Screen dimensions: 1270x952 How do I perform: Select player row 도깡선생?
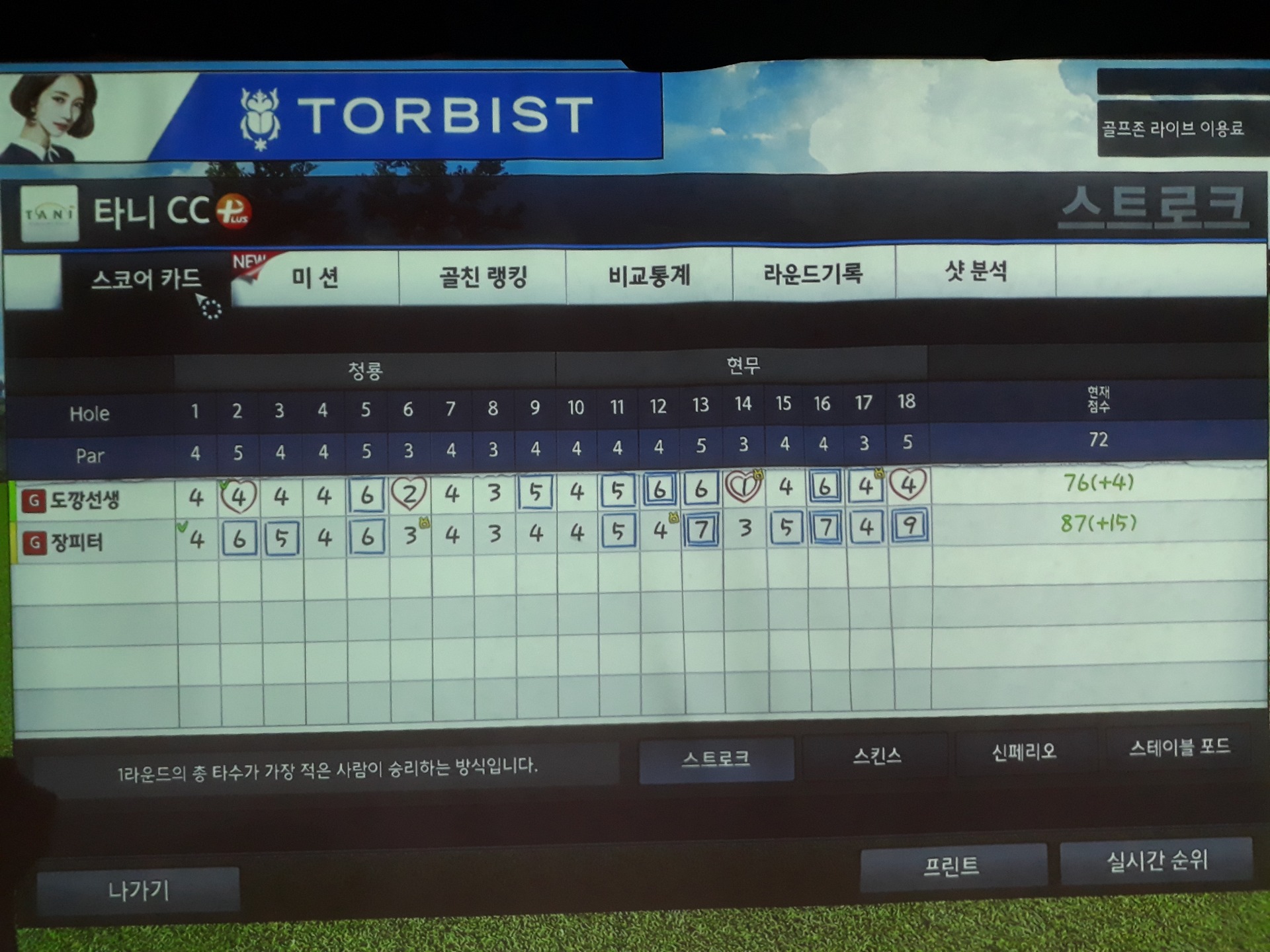[x=86, y=500]
